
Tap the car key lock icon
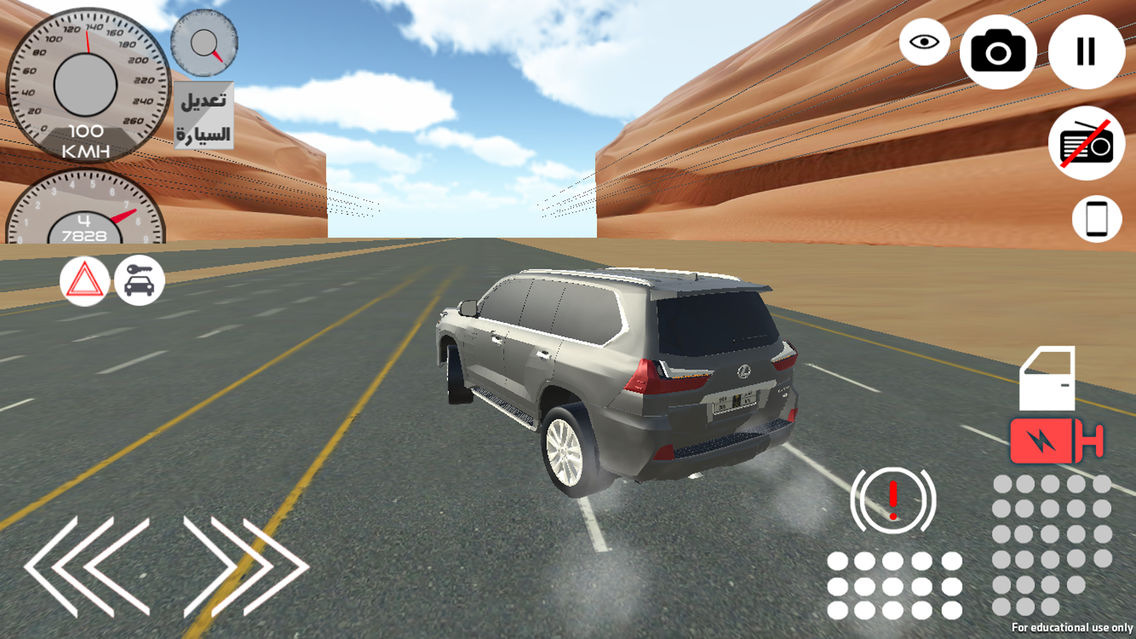[140, 281]
